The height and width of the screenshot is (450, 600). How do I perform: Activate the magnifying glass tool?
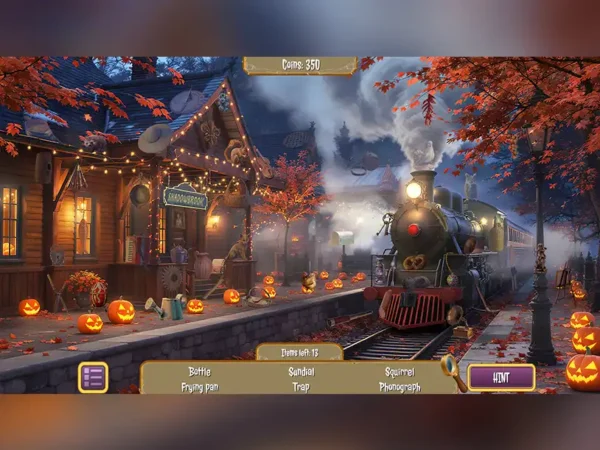(x=451, y=367)
